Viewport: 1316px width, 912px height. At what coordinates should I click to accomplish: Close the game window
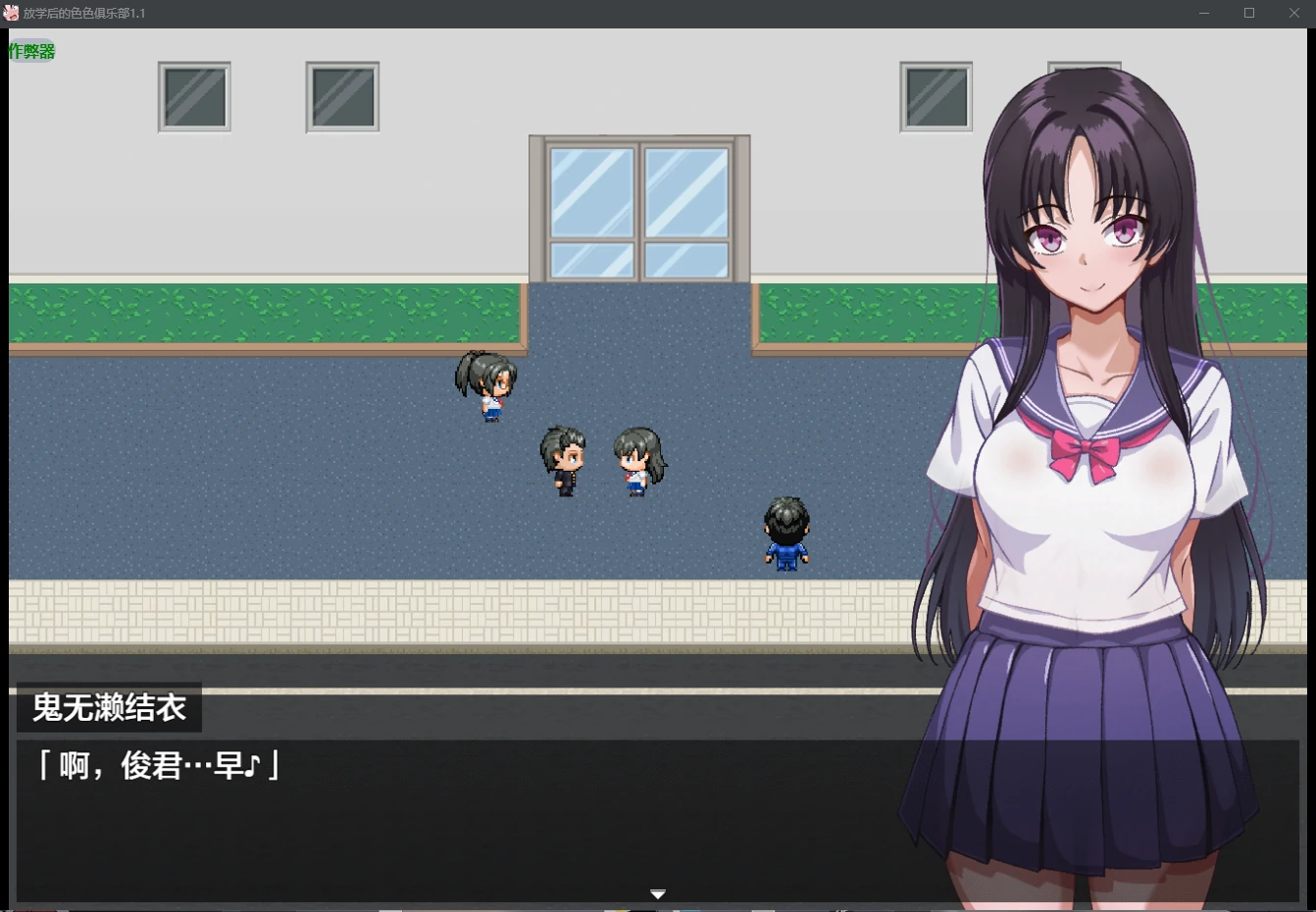[1293, 13]
